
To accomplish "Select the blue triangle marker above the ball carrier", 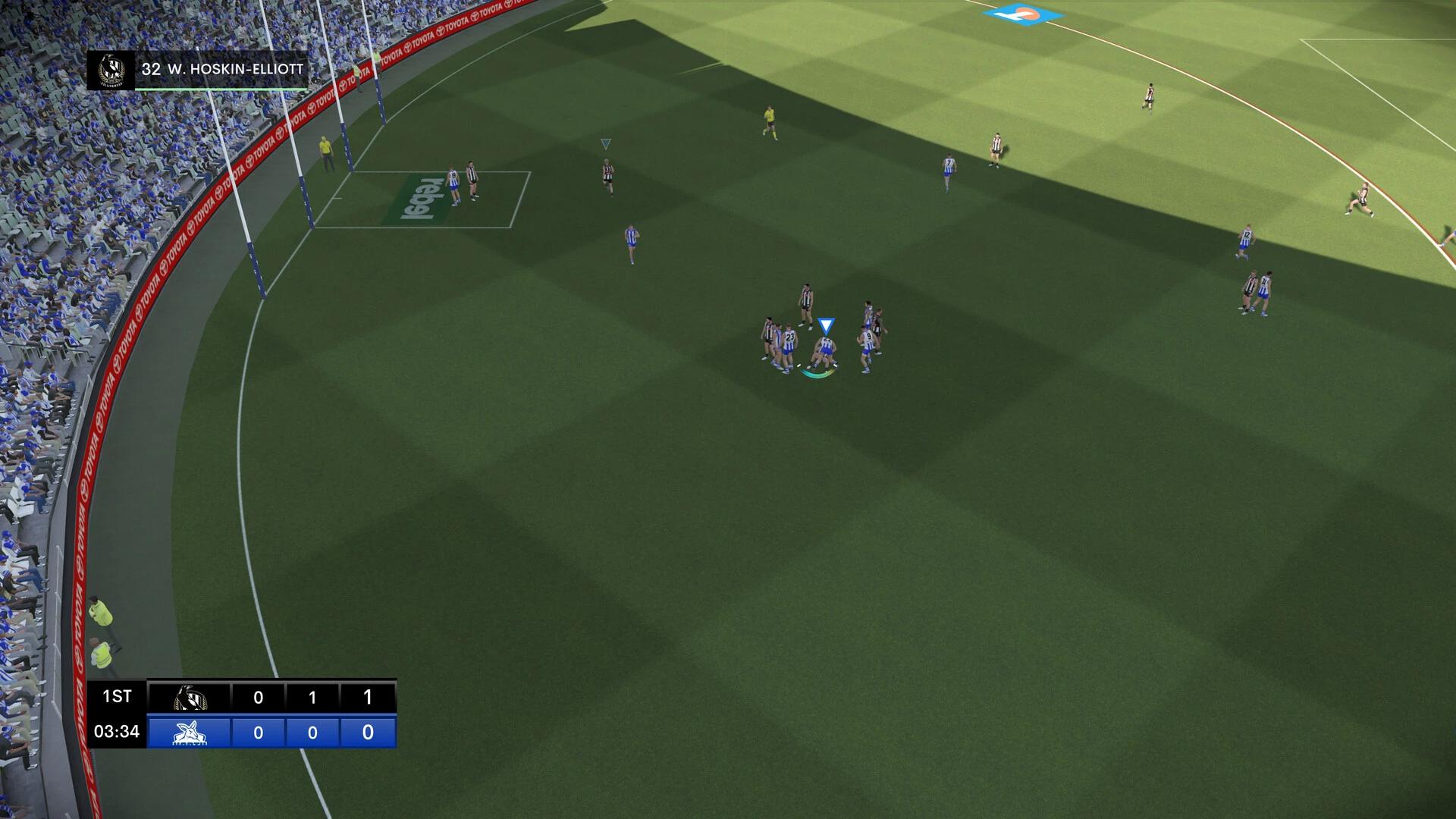I will [824, 325].
